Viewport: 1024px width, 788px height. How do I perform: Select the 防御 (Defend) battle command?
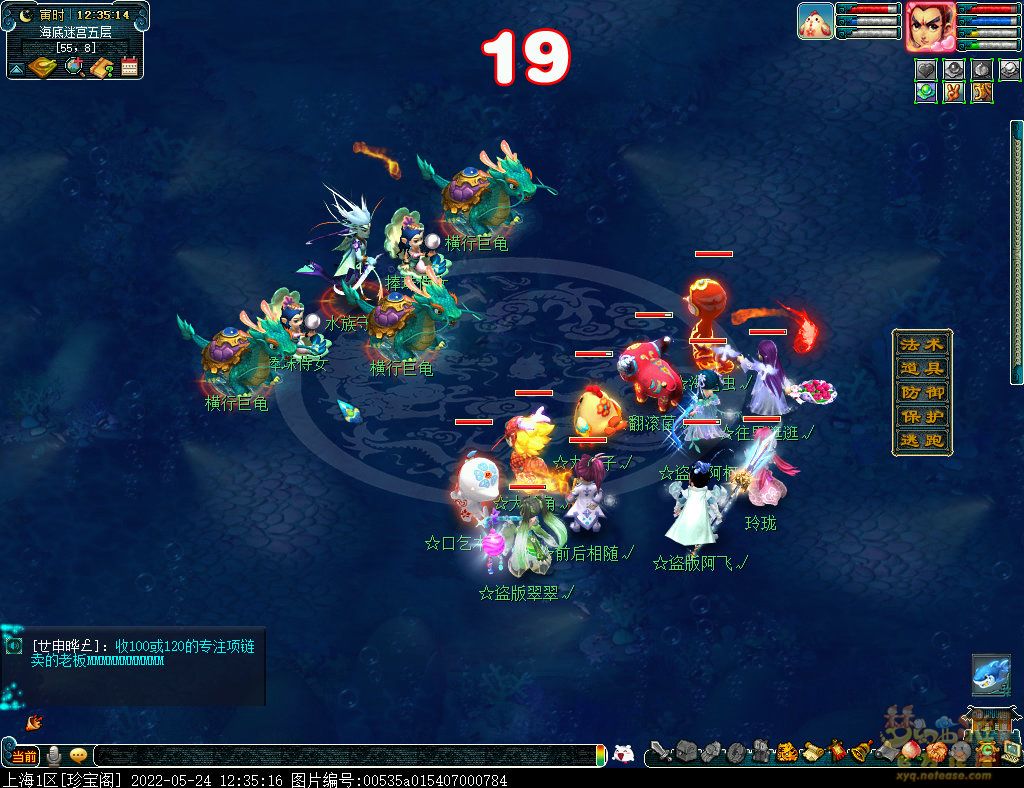pos(921,393)
